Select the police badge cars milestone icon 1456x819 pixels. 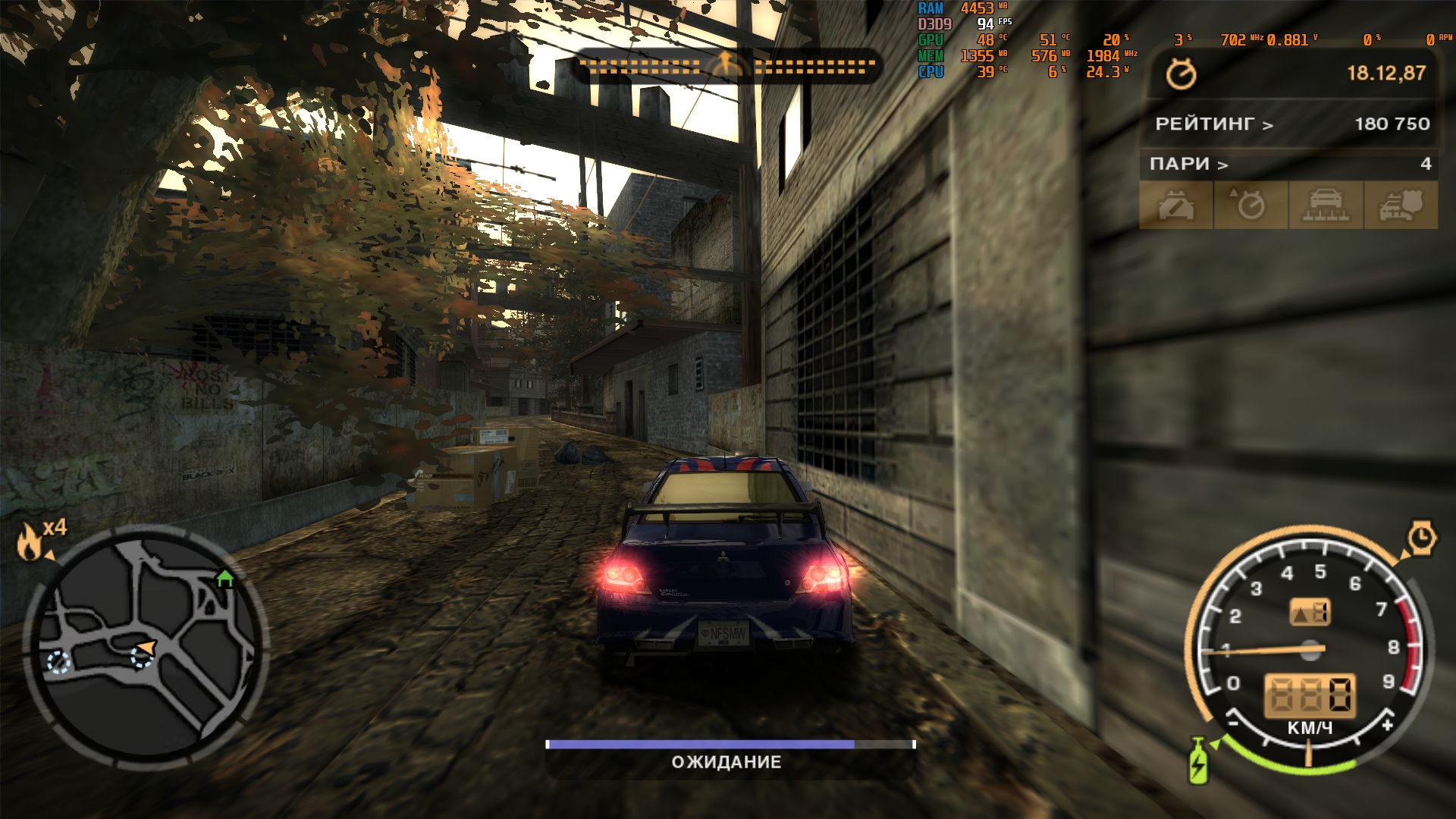1400,205
